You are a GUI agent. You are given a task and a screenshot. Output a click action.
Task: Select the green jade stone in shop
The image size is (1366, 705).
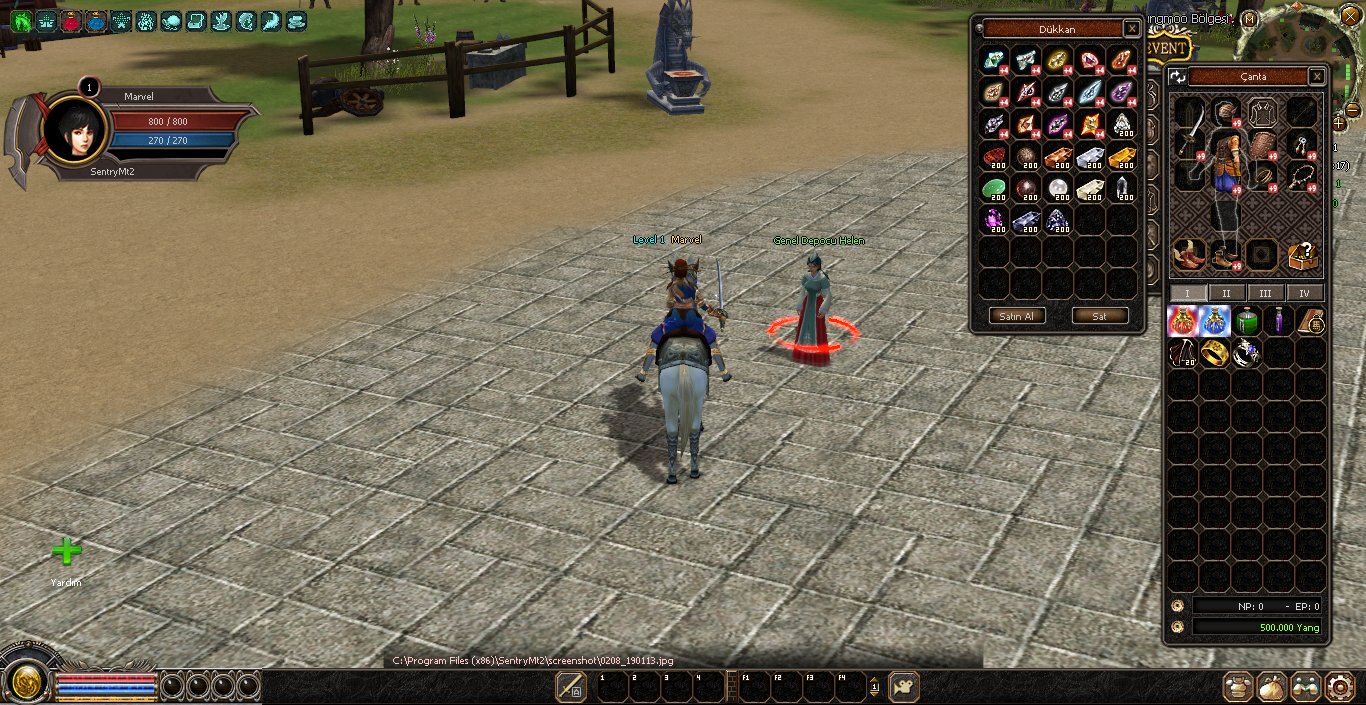pos(993,189)
